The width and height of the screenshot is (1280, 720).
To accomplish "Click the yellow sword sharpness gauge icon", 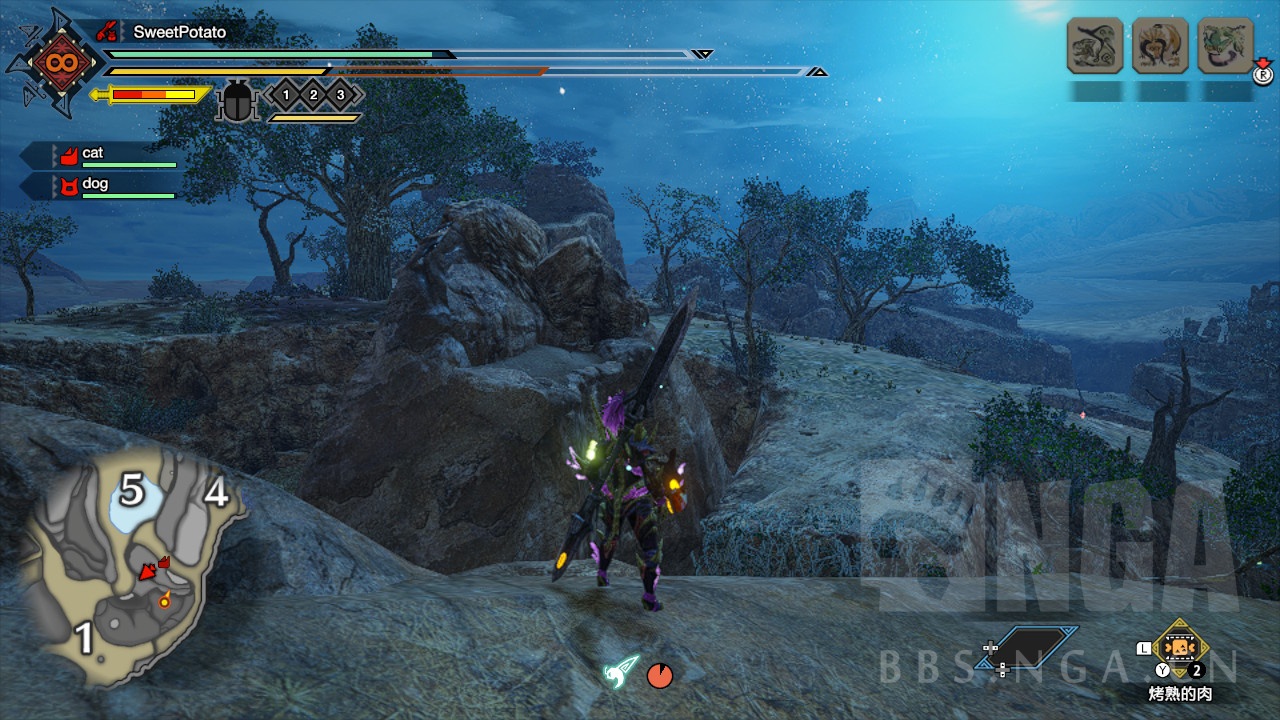I will 150,95.
